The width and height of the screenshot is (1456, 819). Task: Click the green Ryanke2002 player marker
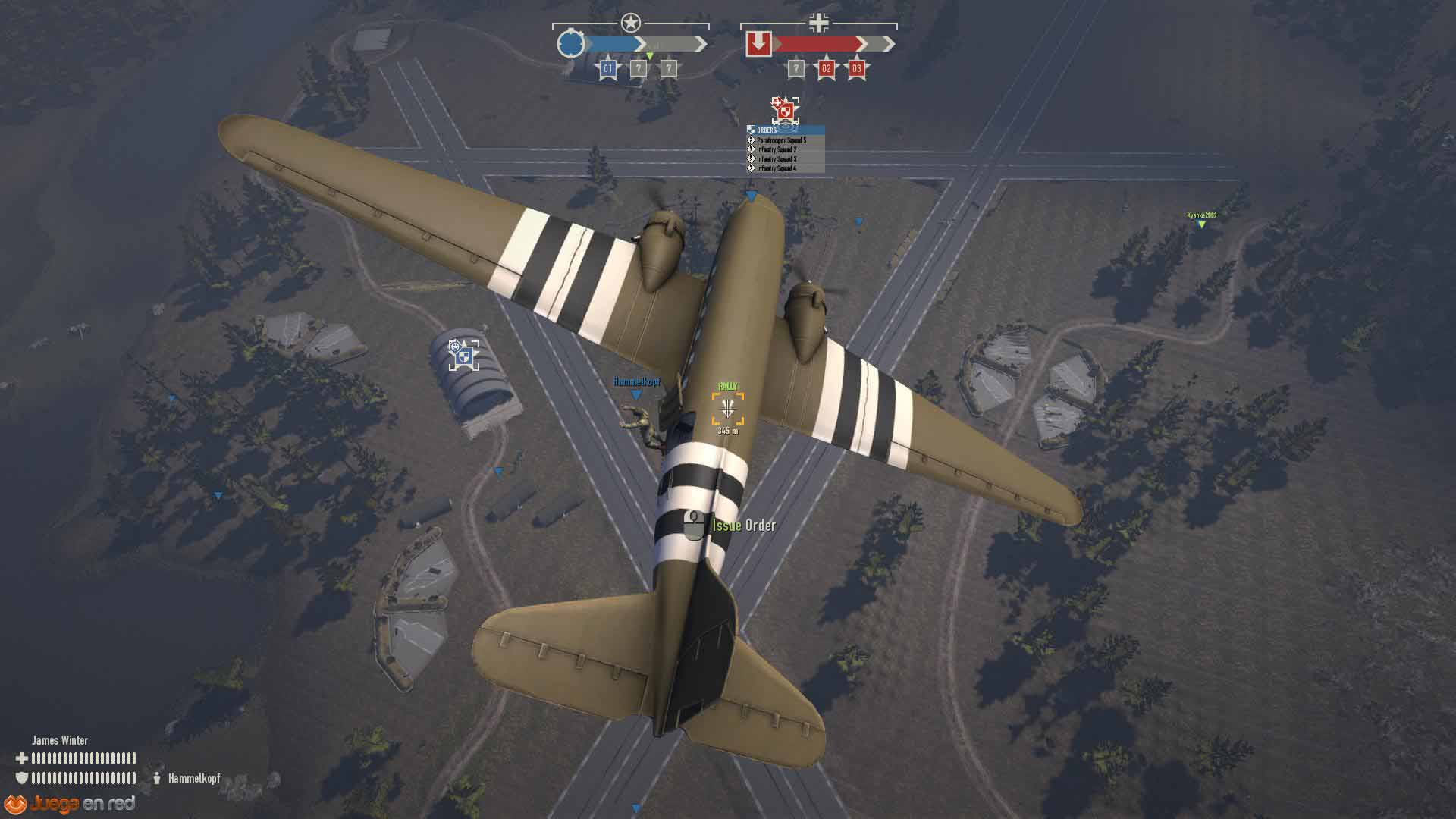[1201, 224]
